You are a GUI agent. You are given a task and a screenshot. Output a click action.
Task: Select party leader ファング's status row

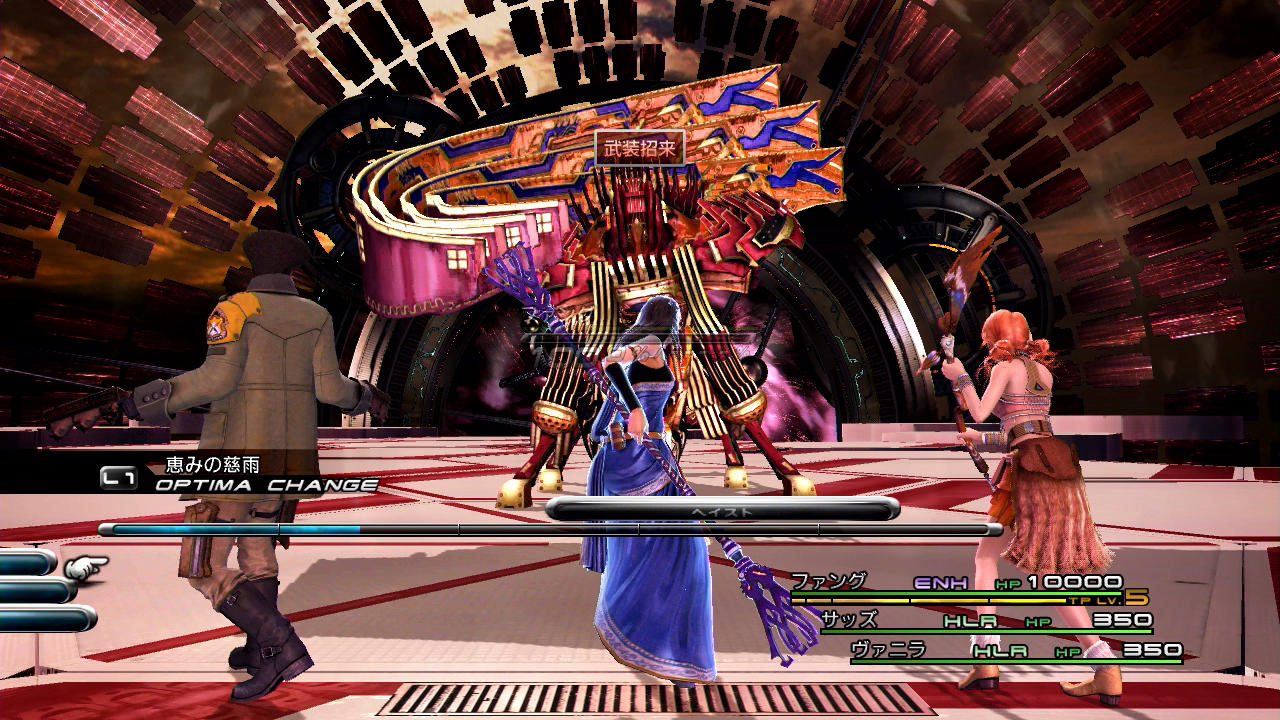pos(960,584)
